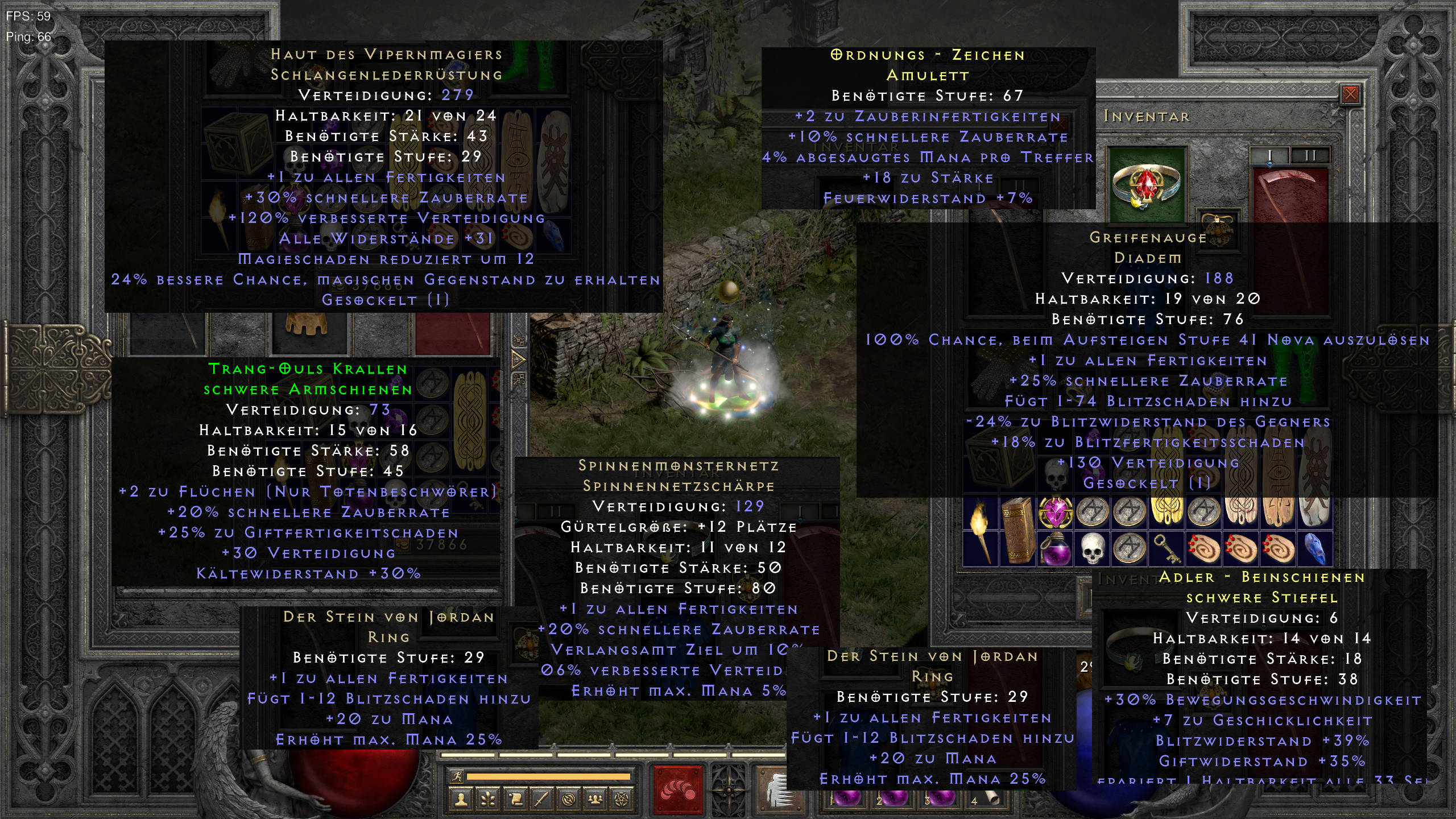Screen dimensions: 1456x819
Task: Open the automap with the compass icon
Action: 570,800
